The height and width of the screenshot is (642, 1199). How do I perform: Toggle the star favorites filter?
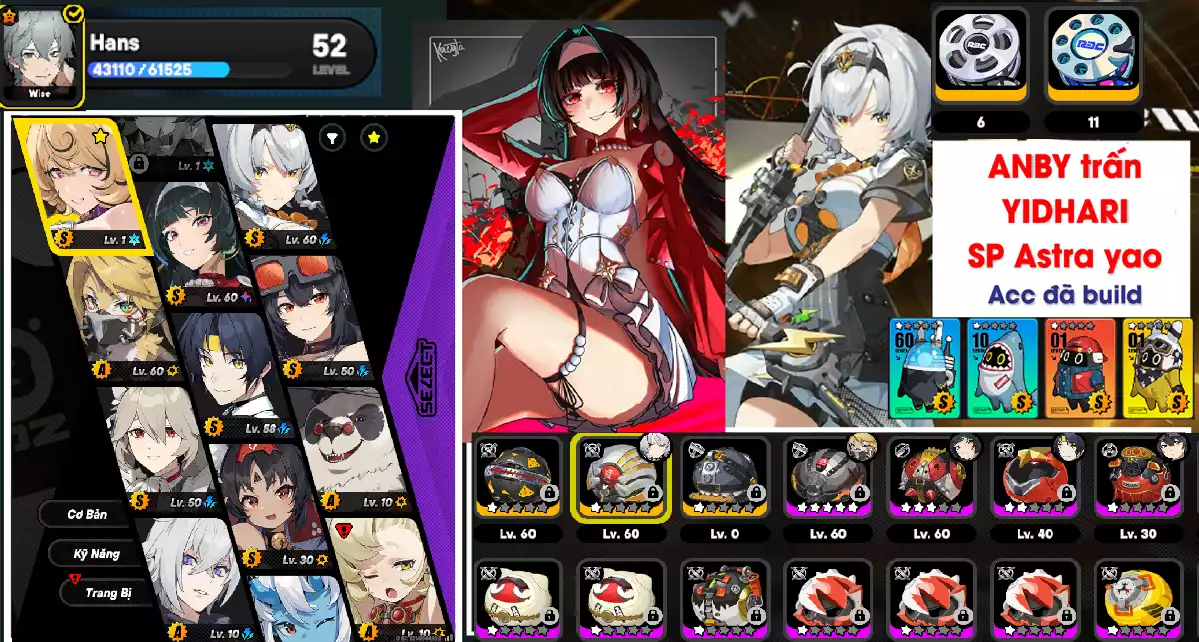(x=373, y=138)
